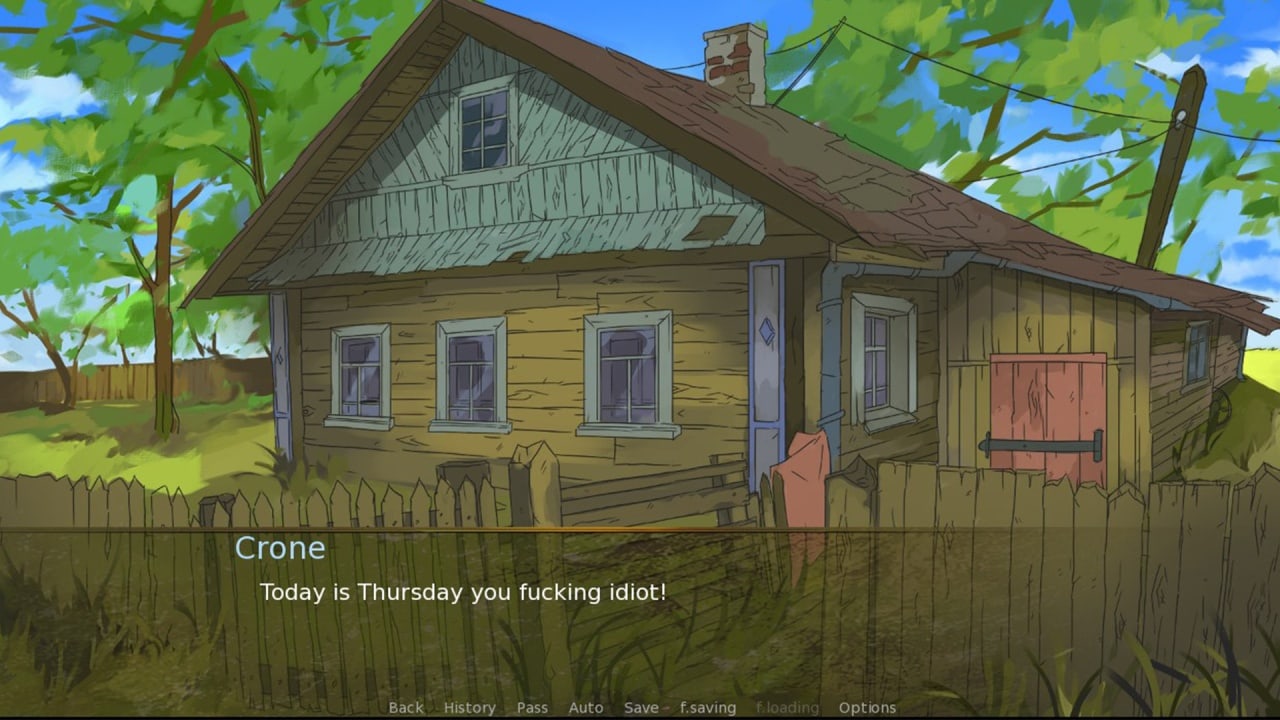
Task: Open the Save game screen
Action: [641, 708]
